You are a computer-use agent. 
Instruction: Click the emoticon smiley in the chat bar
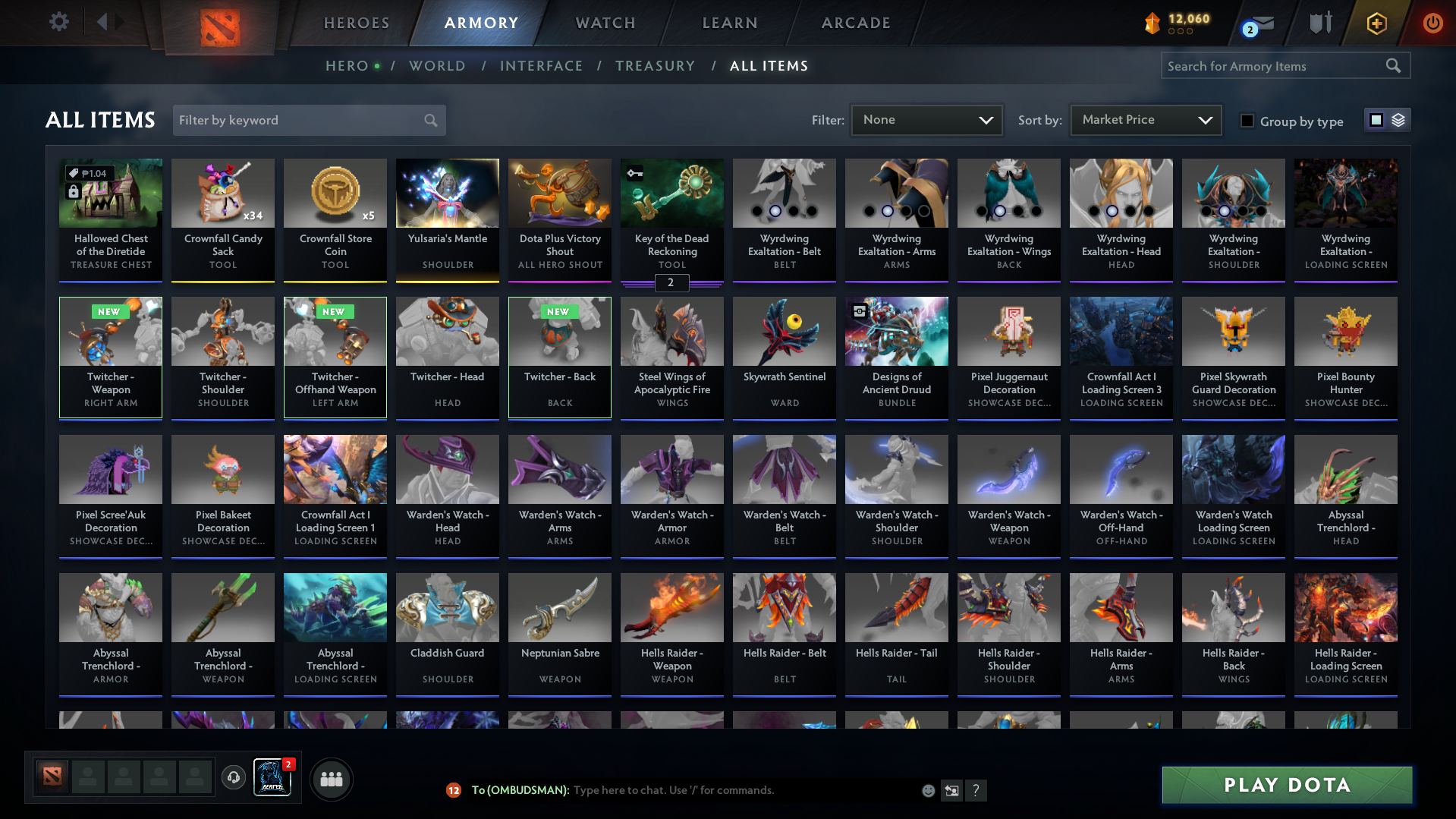pyautogui.click(x=927, y=790)
